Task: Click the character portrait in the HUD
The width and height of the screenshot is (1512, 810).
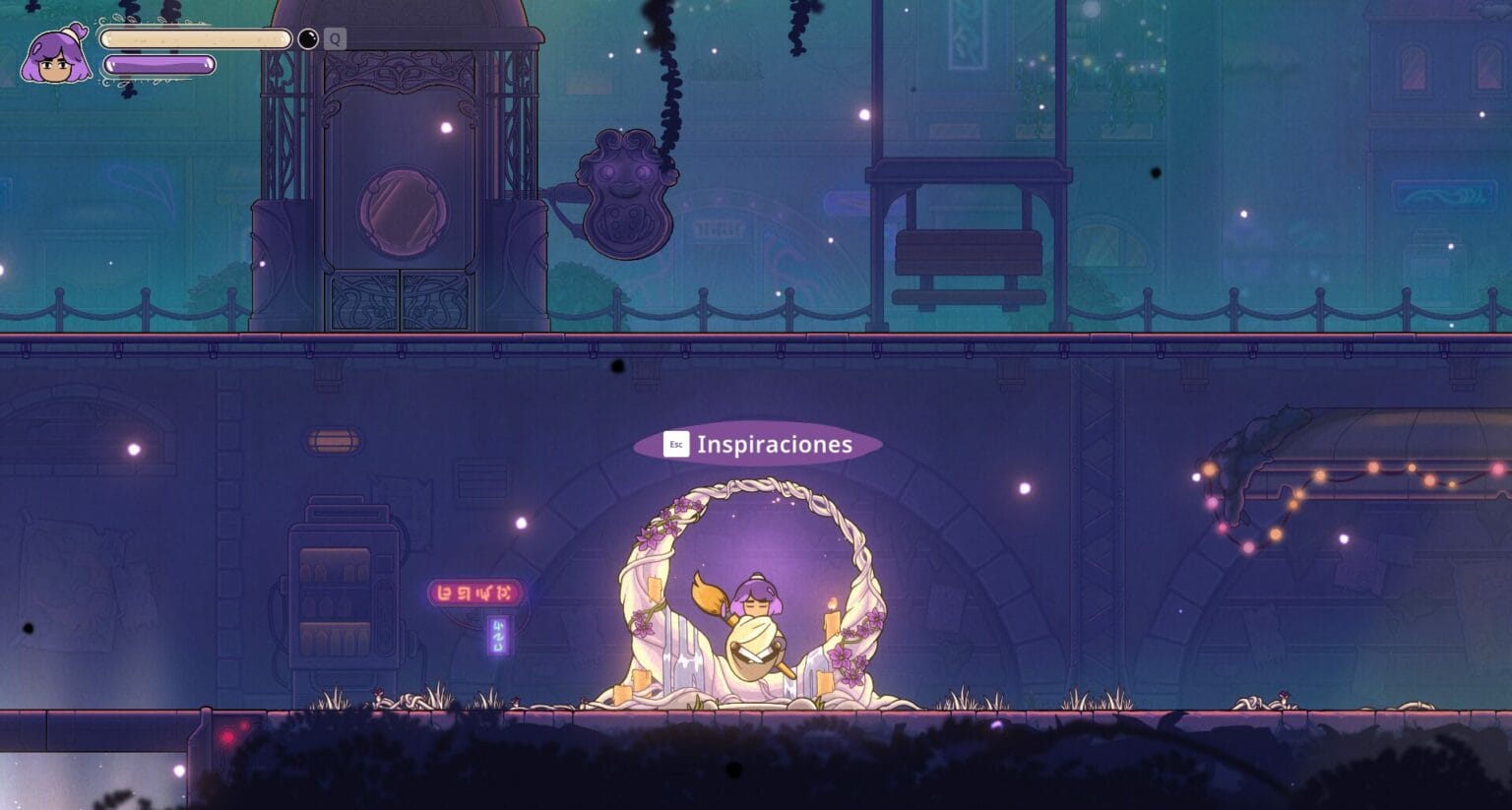Action: coord(54,55)
